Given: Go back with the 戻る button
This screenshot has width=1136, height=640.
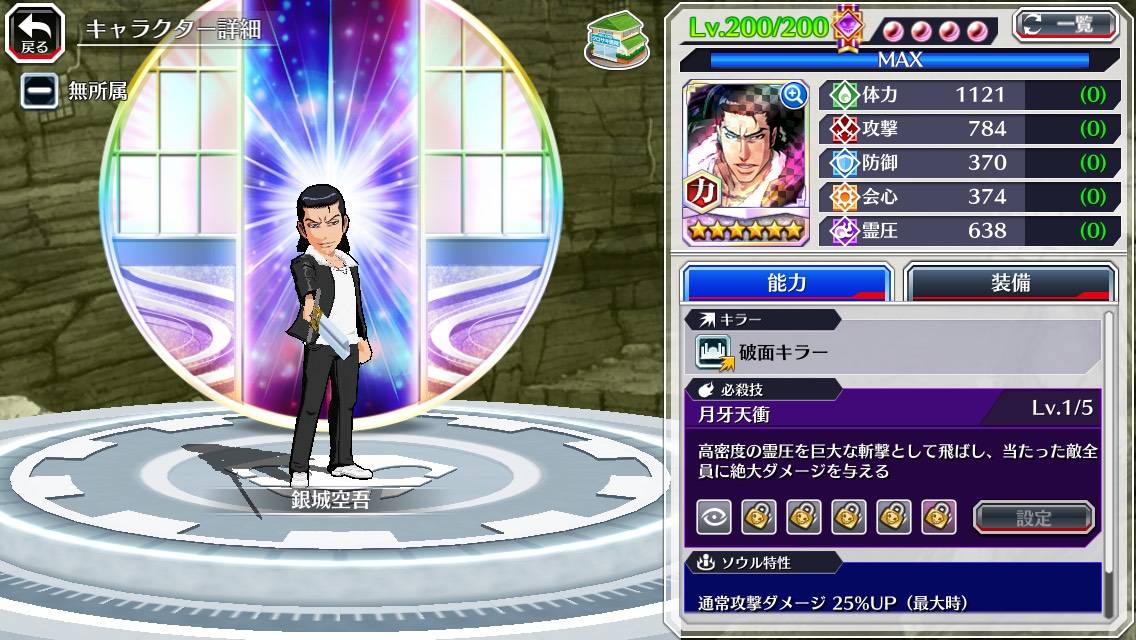Looking at the screenshot, I should (35, 32).
